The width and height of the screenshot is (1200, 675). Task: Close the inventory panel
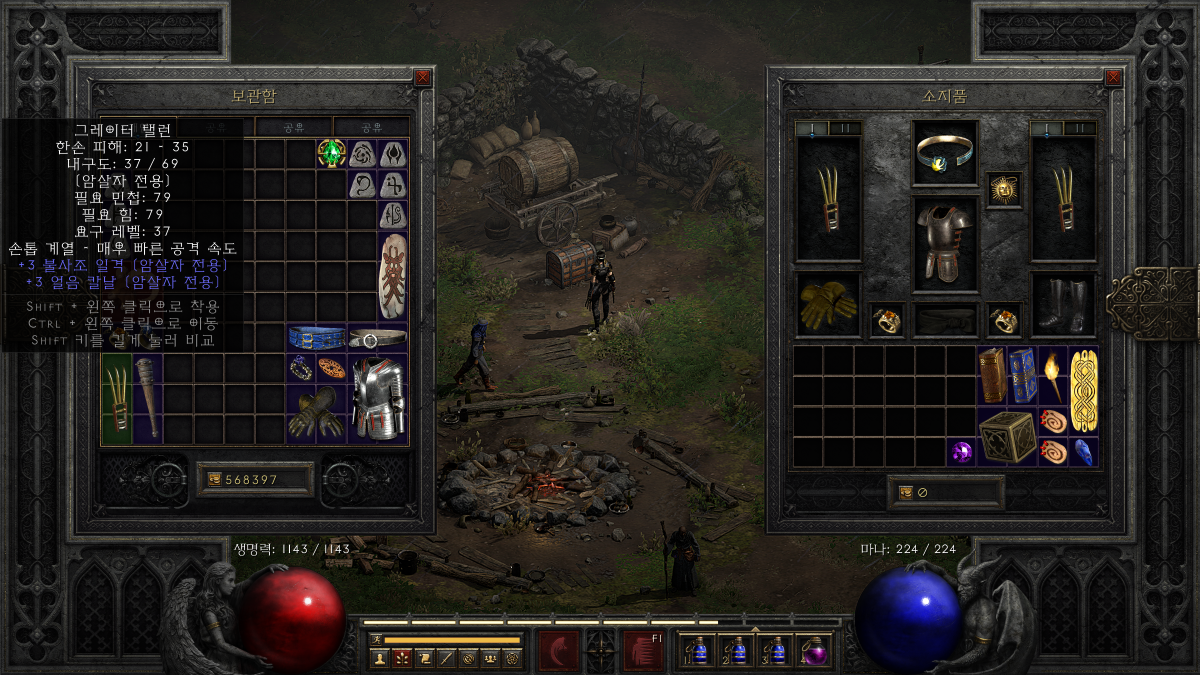[x=1112, y=77]
